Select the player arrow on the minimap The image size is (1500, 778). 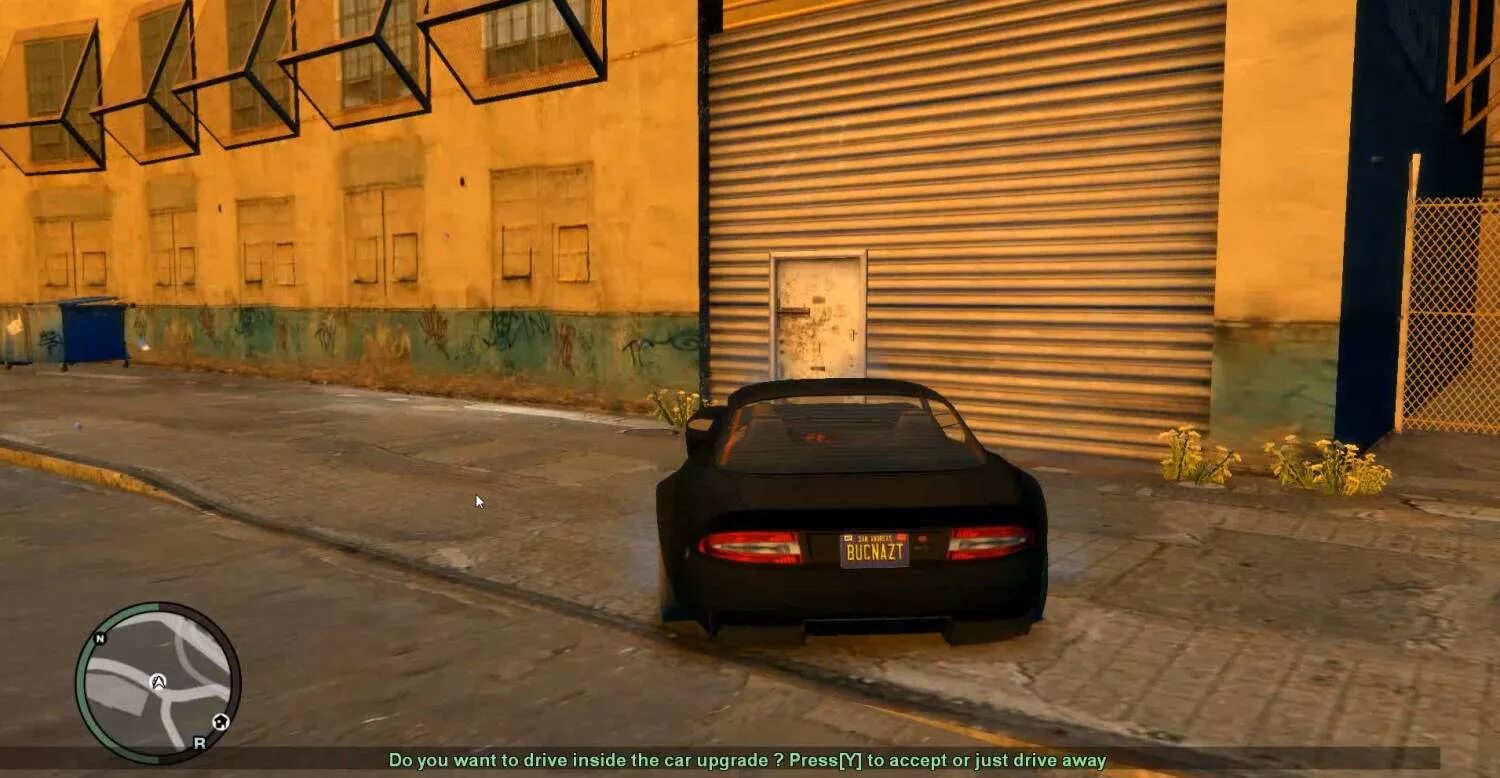click(x=158, y=682)
